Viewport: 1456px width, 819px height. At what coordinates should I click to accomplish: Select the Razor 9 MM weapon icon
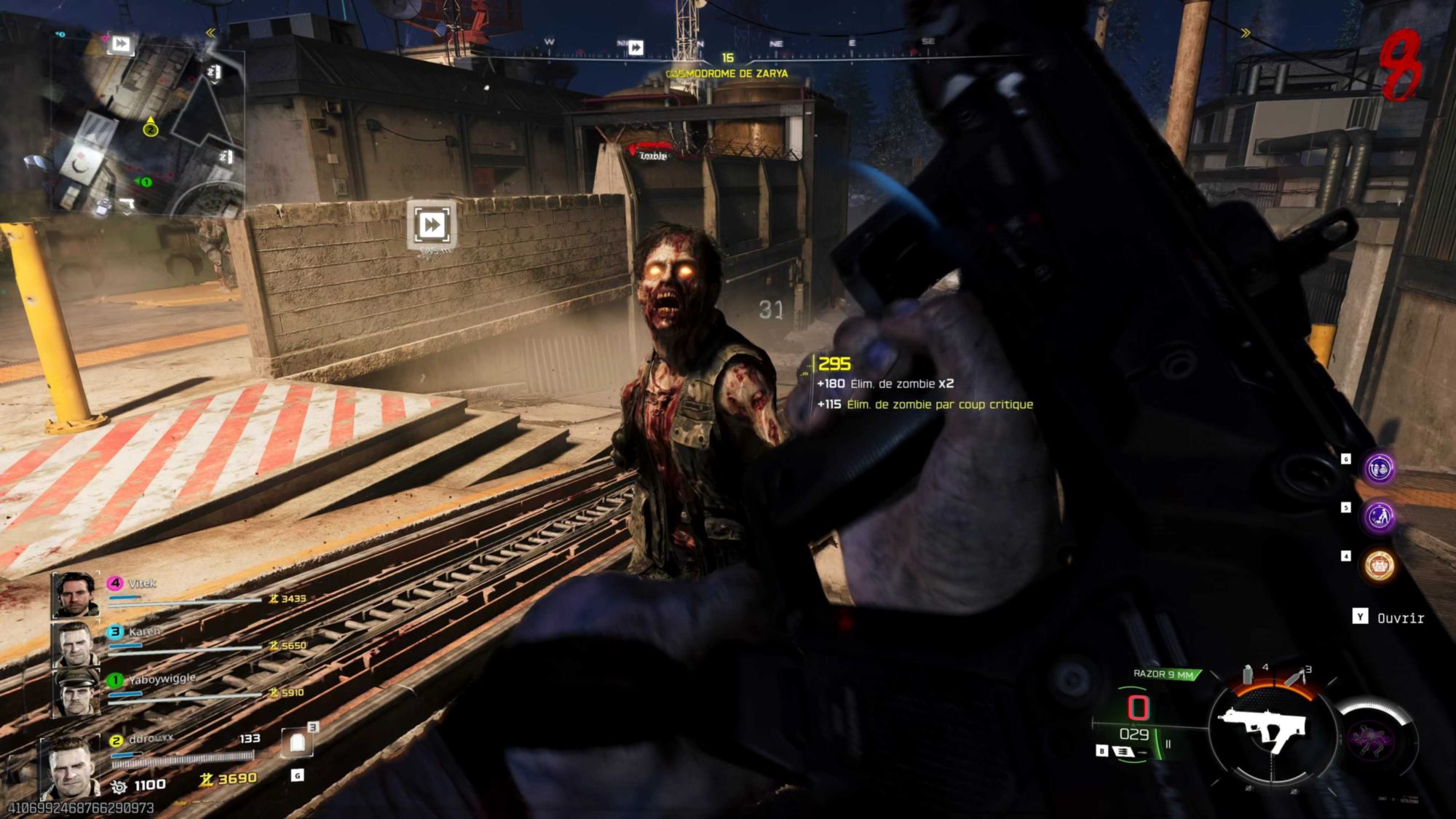(x=1267, y=729)
